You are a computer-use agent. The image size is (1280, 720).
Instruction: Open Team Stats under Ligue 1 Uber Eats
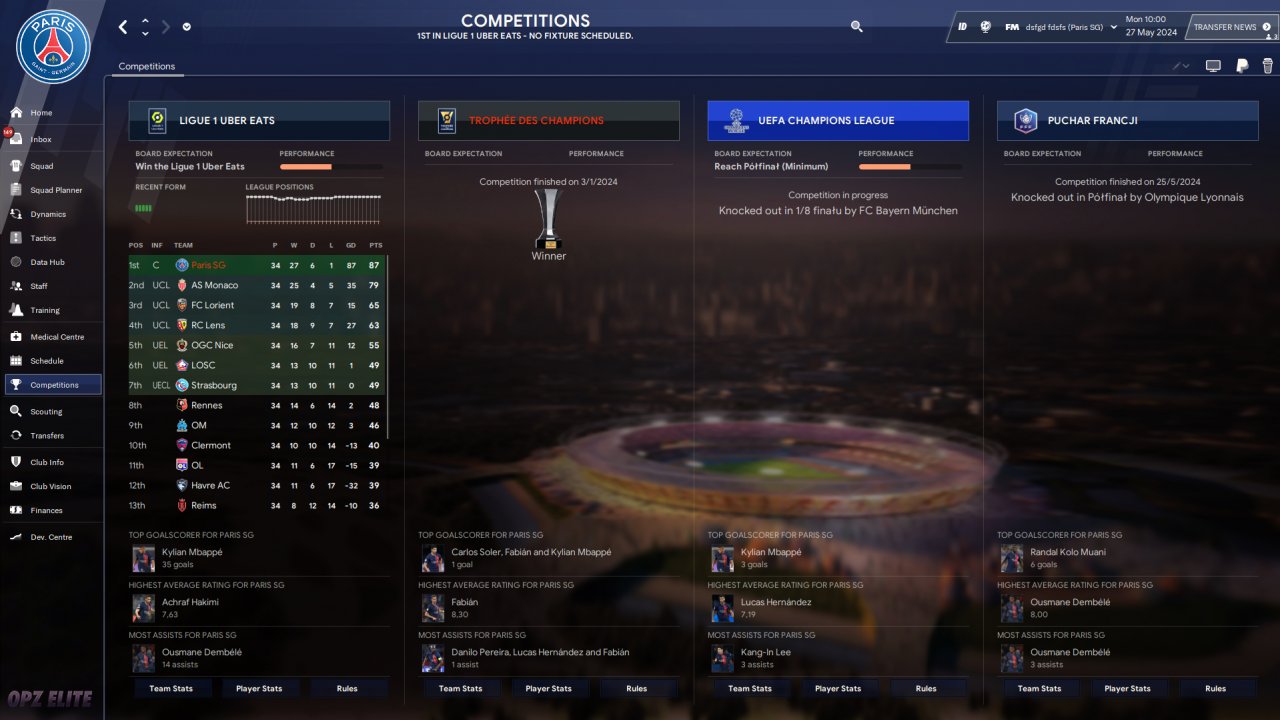tap(171, 688)
